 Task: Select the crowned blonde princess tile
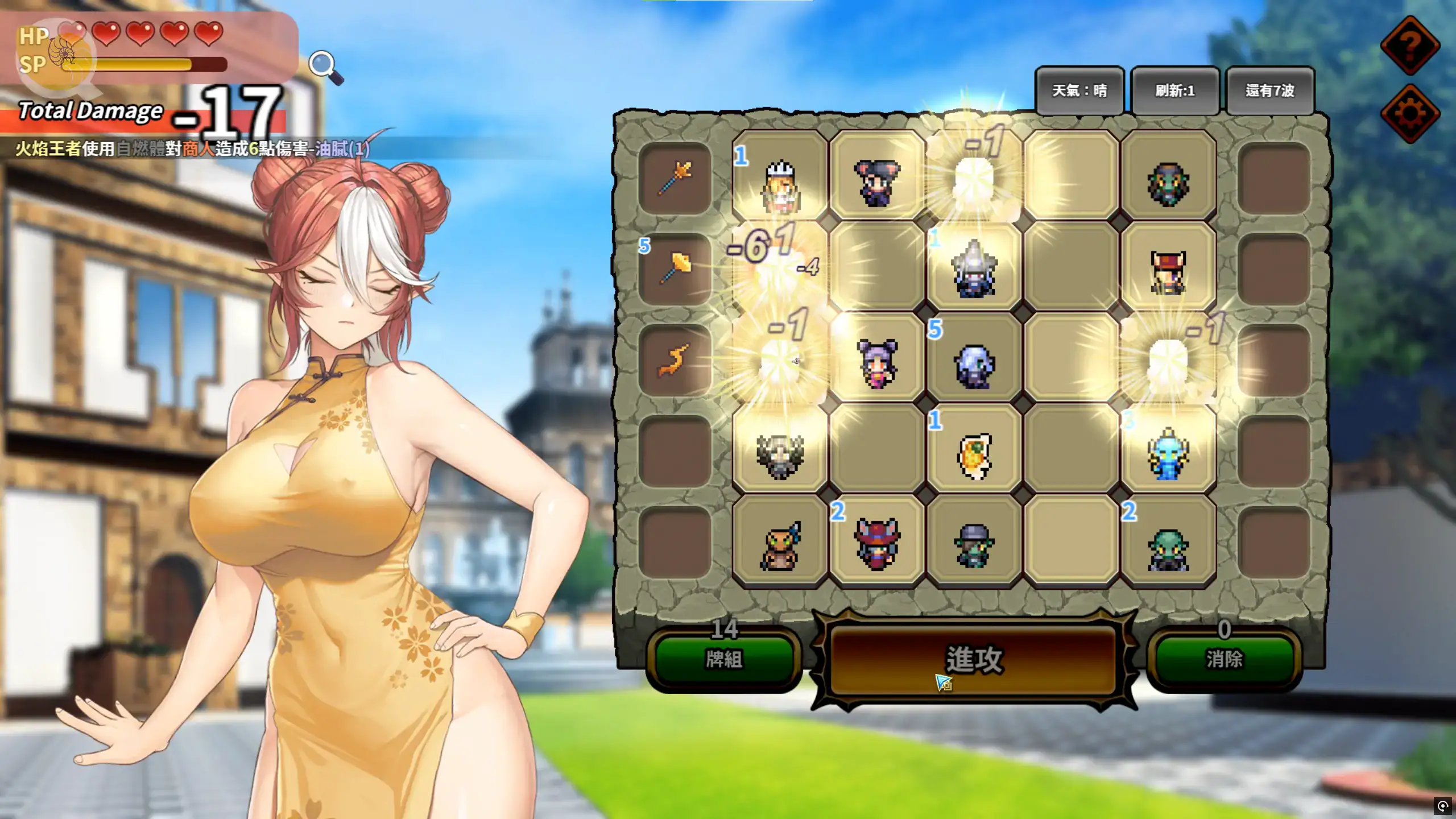(780, 185)
